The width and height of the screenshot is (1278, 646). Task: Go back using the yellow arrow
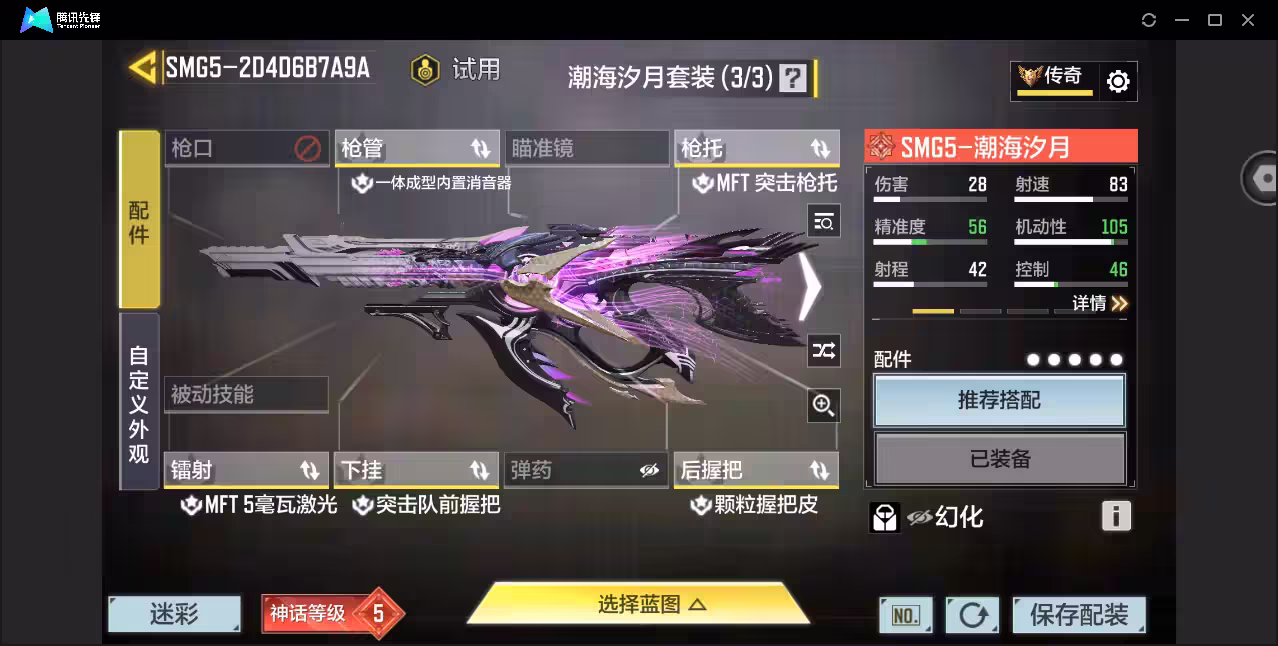[142, 68]
